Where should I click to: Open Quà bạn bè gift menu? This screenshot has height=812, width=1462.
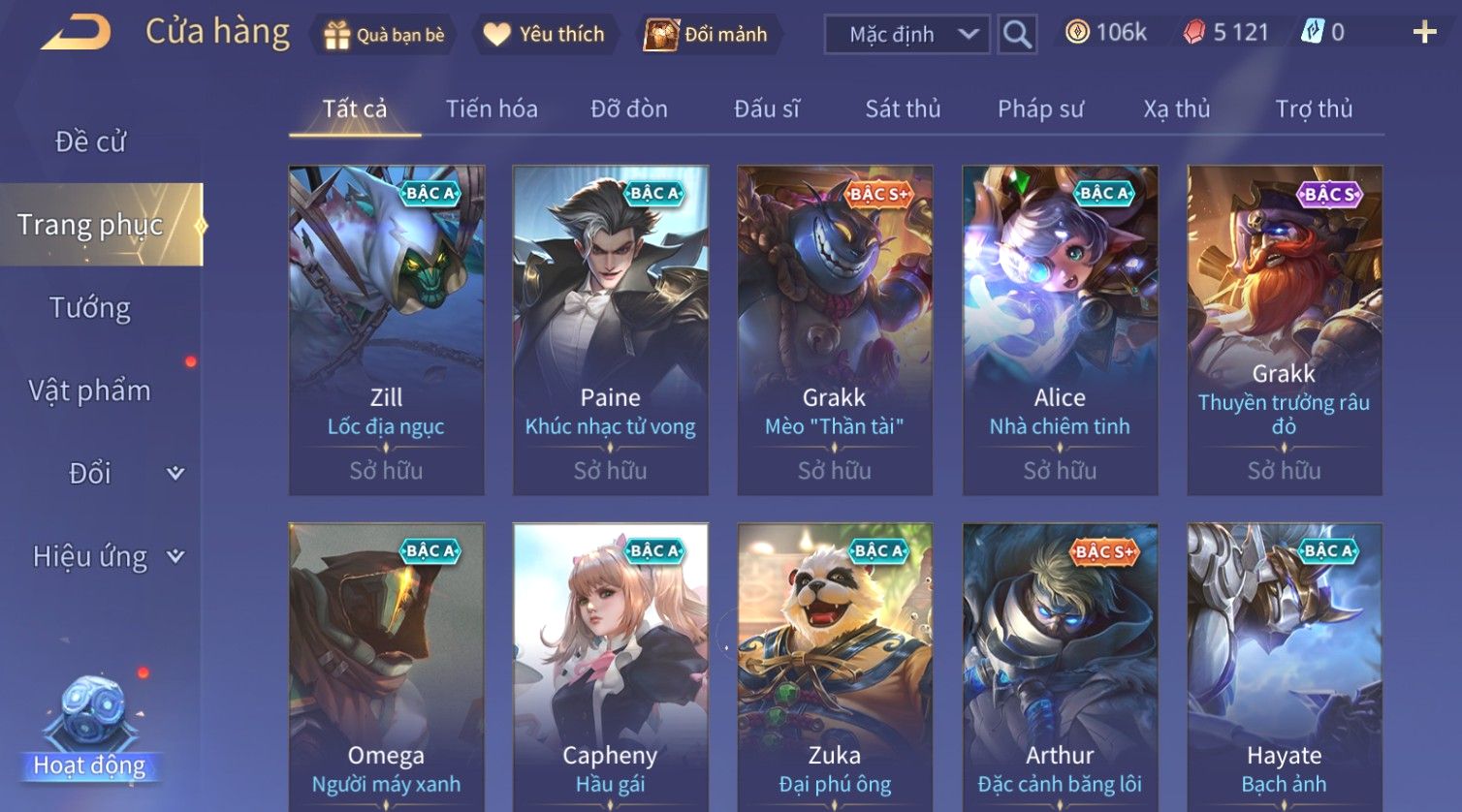tap(385, 35)
